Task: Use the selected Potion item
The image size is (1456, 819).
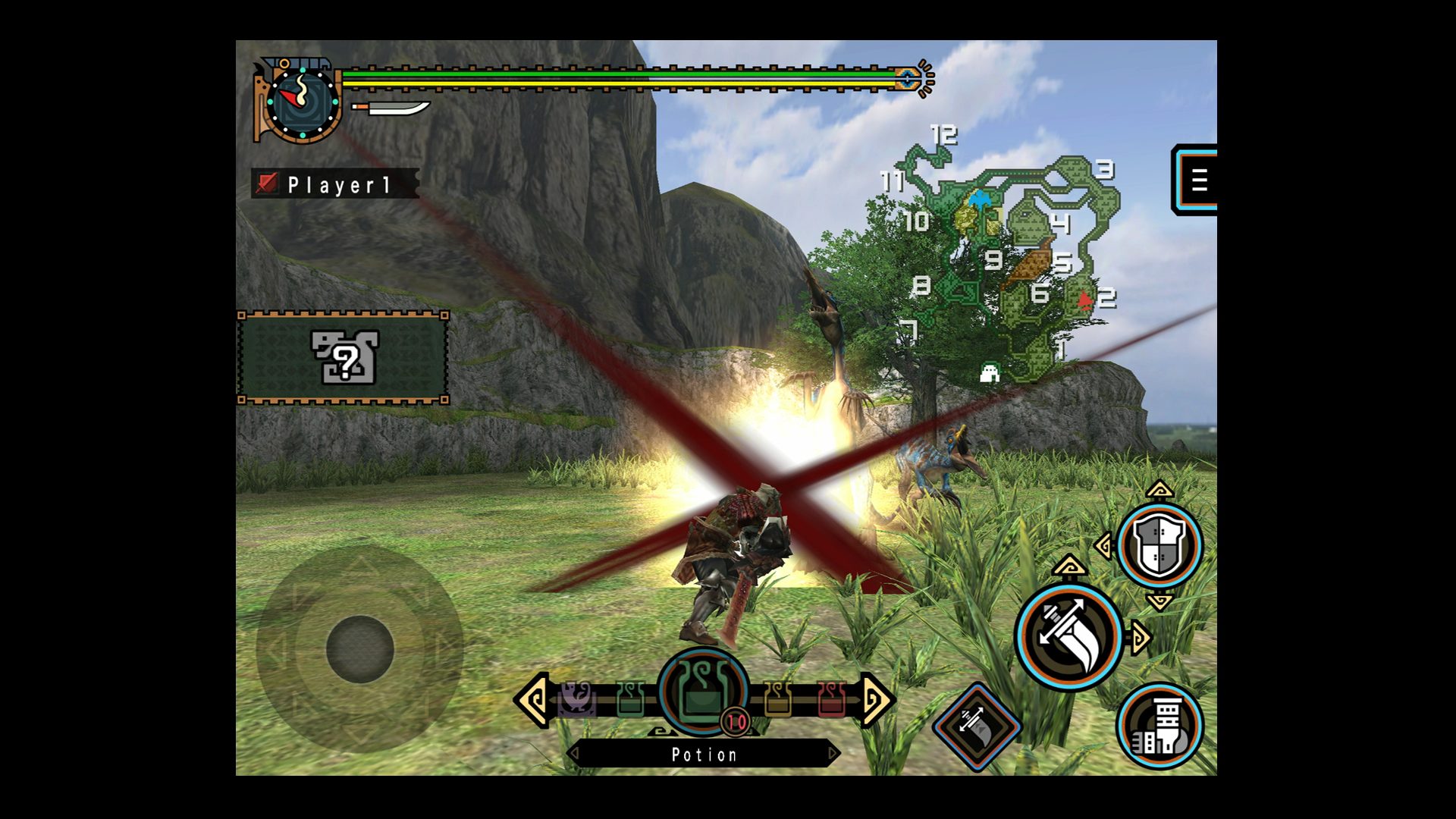Action: coord(703,692)
